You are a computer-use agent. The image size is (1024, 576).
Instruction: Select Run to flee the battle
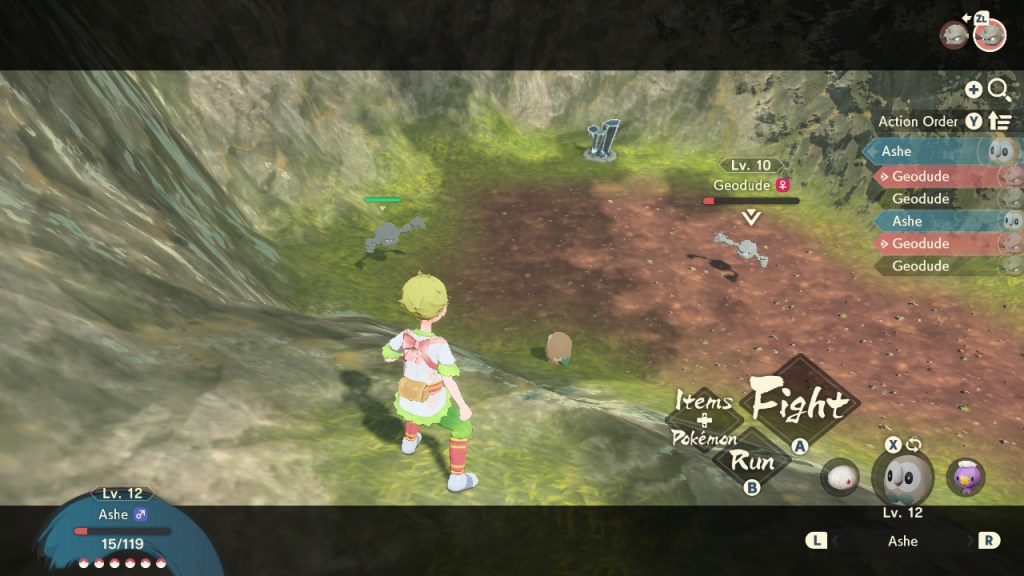pyautogui.click(x=752, y=461)
